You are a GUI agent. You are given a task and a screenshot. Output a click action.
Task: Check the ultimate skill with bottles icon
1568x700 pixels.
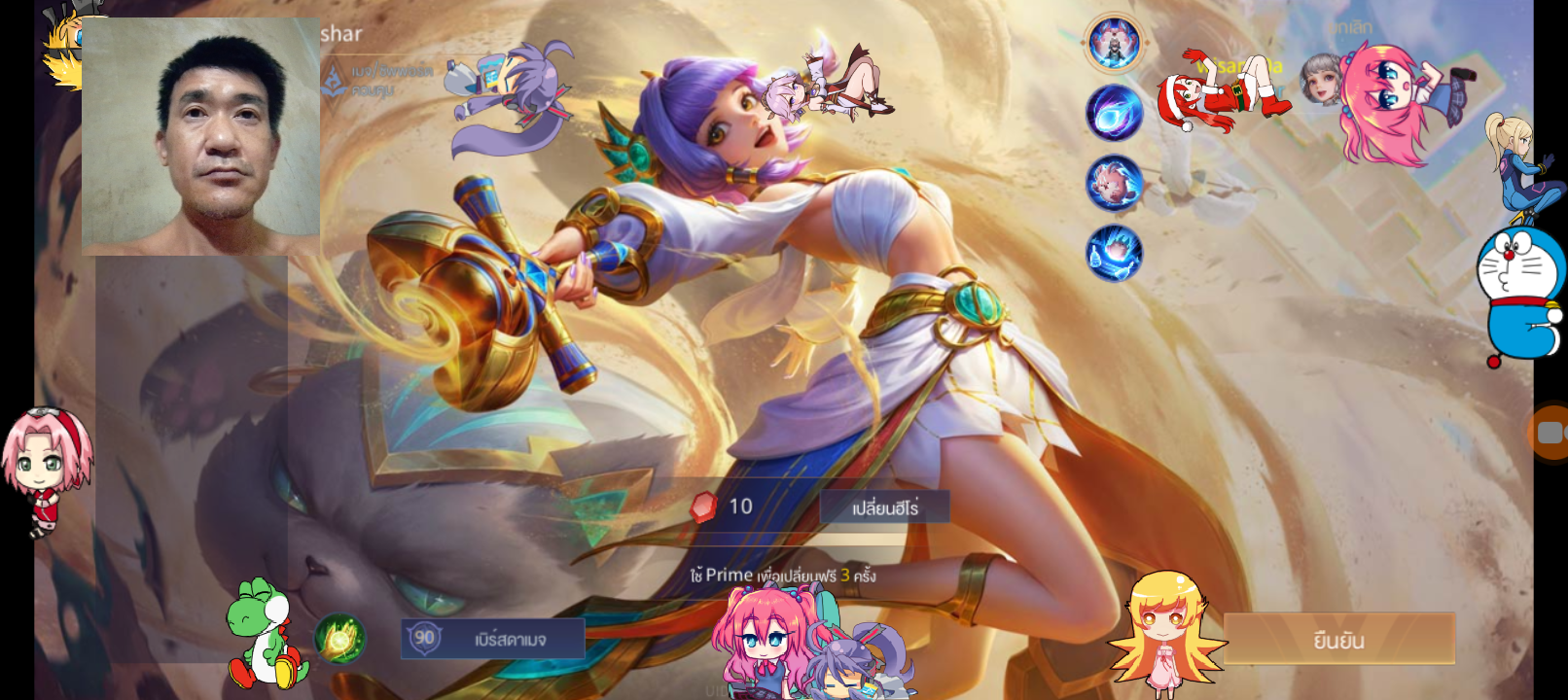coord(1114,253)
